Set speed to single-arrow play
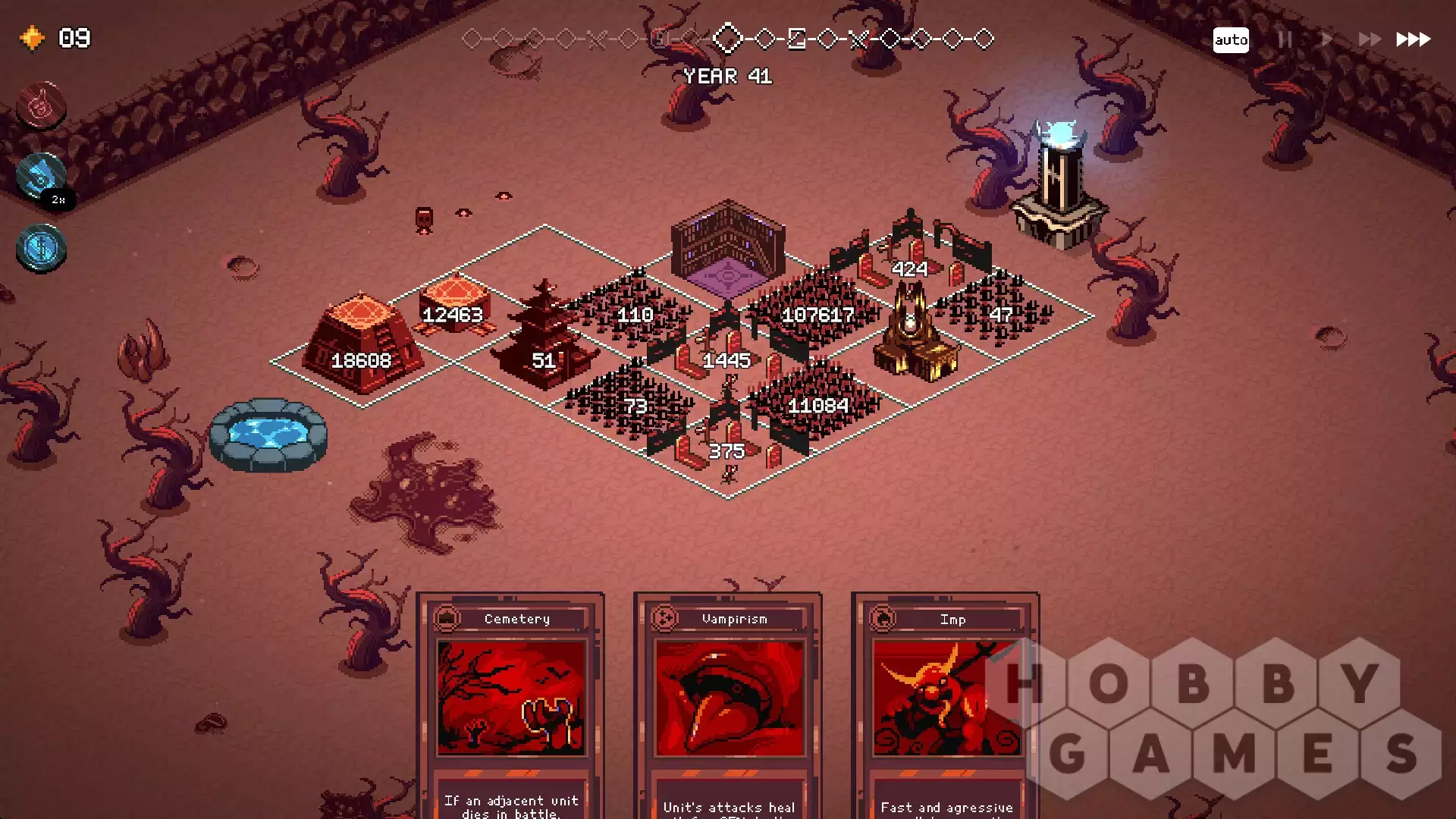Image resolution: width=1456 pixels, height=819 pixels. pos(1326,39)
